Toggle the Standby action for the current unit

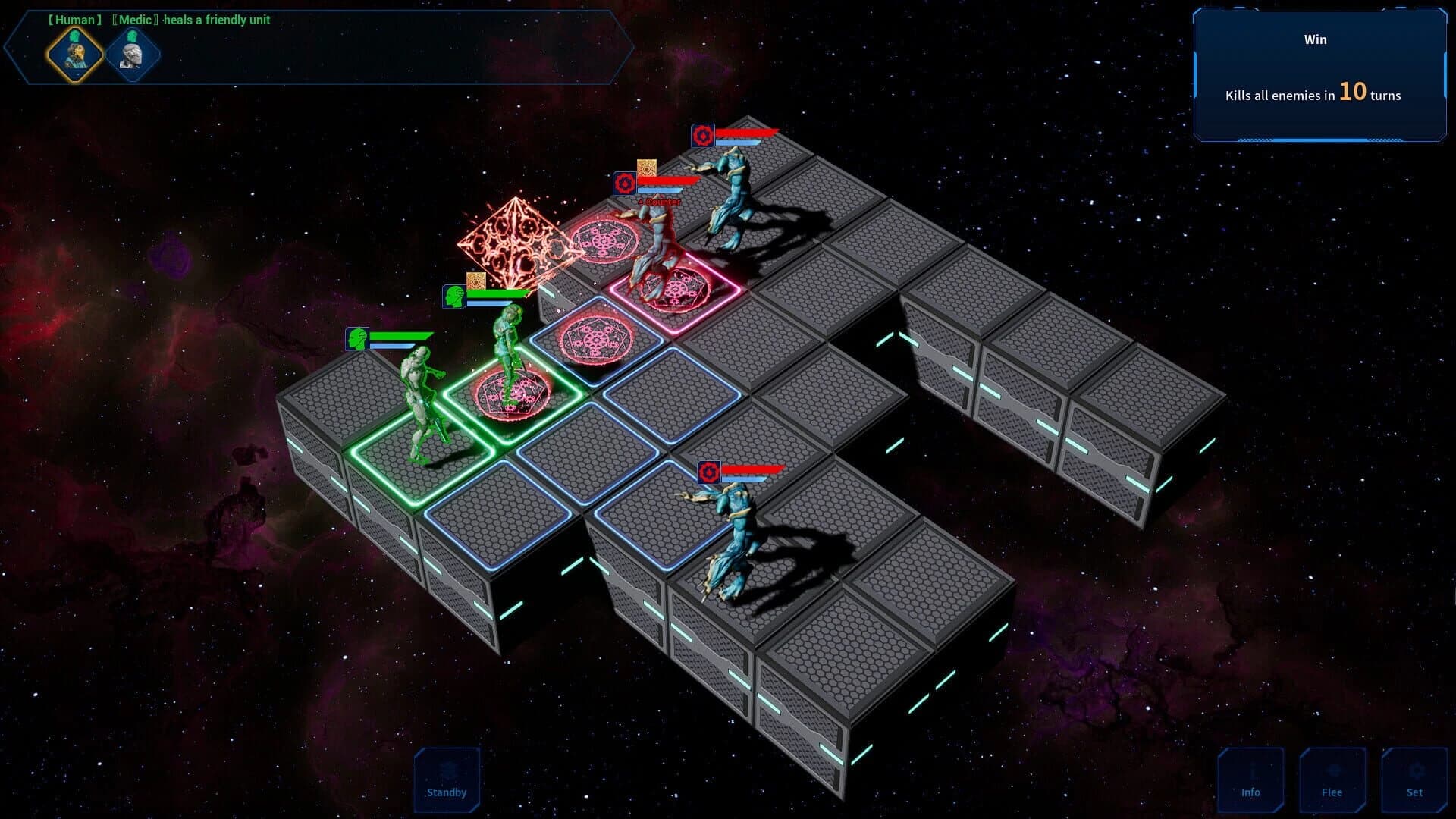tap(447, 779)
